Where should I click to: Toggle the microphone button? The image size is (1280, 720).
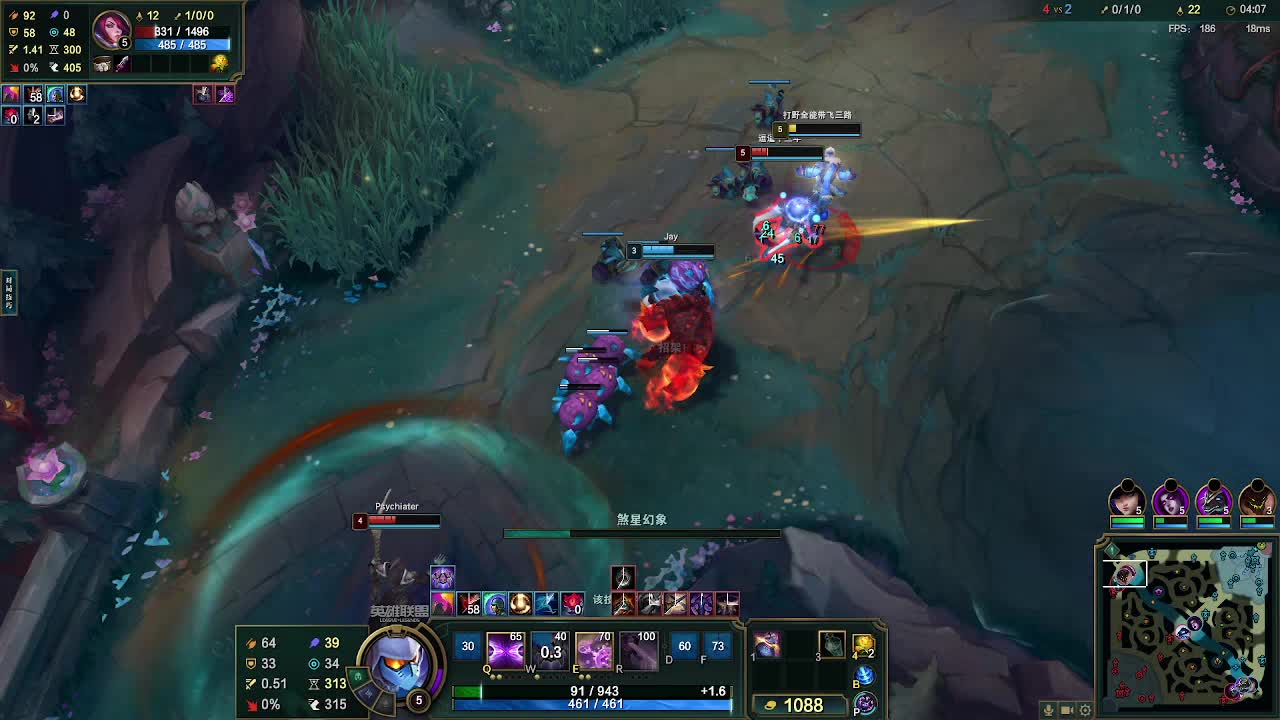point(1049,710)
